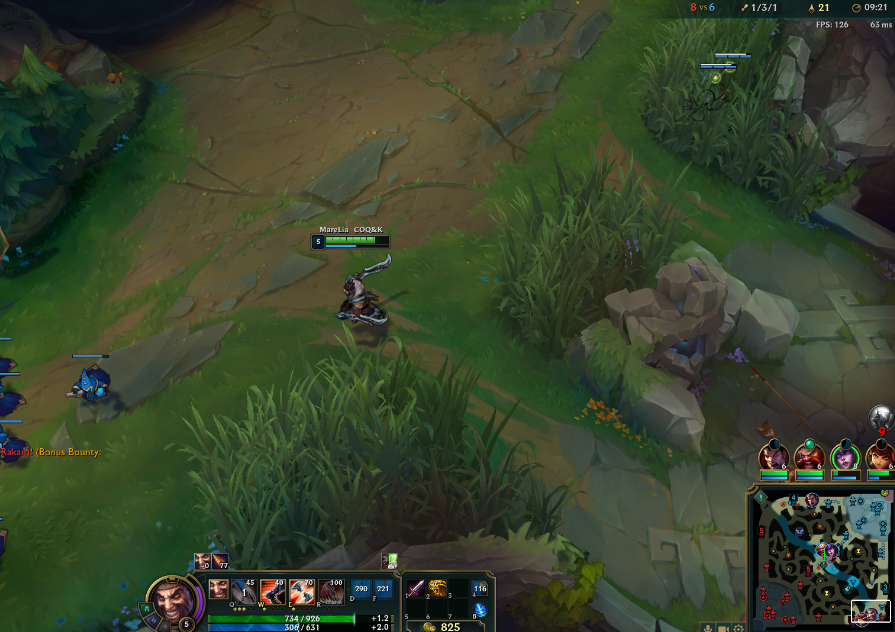Use the Crippling Strike W ability
The width and height of the screenshot is (895, 632).
point(273,592)
